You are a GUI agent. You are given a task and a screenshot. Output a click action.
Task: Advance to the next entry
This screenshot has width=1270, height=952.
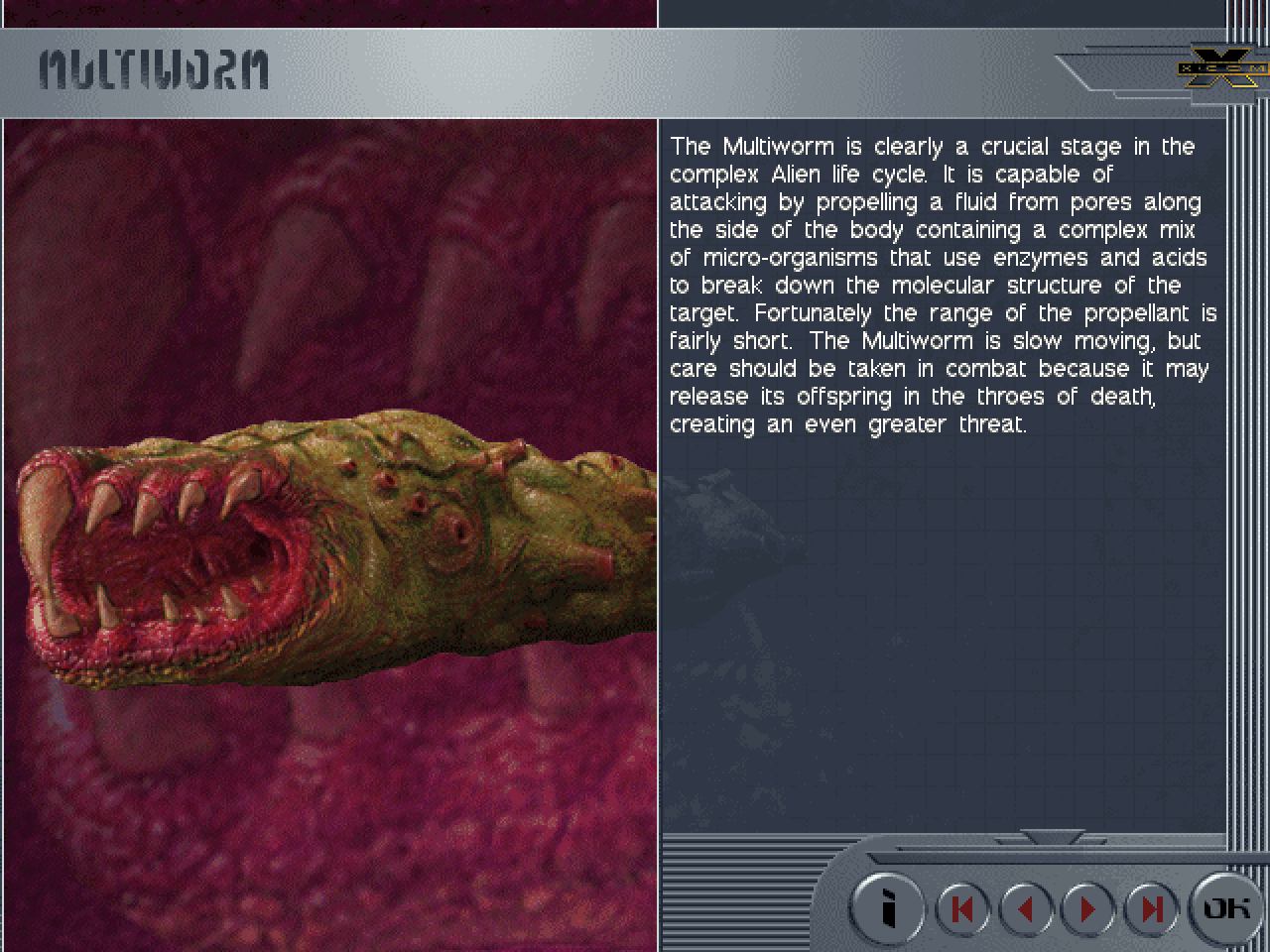pos(1087,908)
